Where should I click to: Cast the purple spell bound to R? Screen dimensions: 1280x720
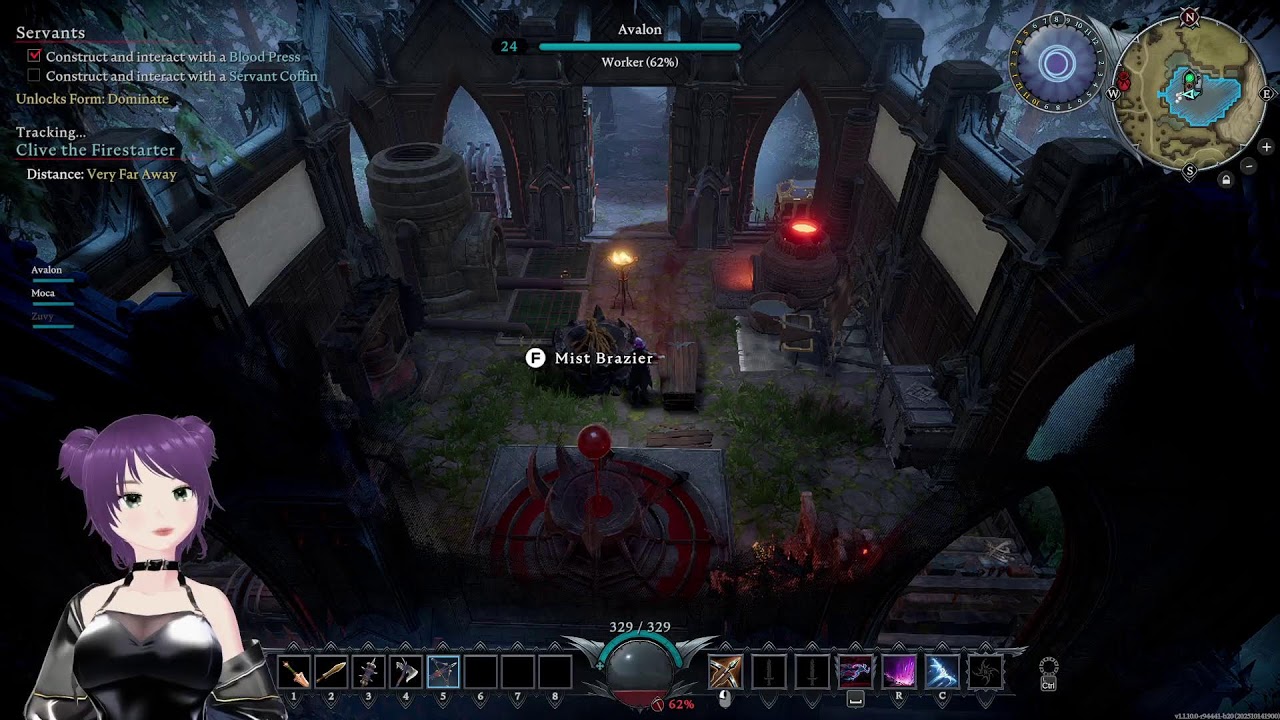[898, 671]
